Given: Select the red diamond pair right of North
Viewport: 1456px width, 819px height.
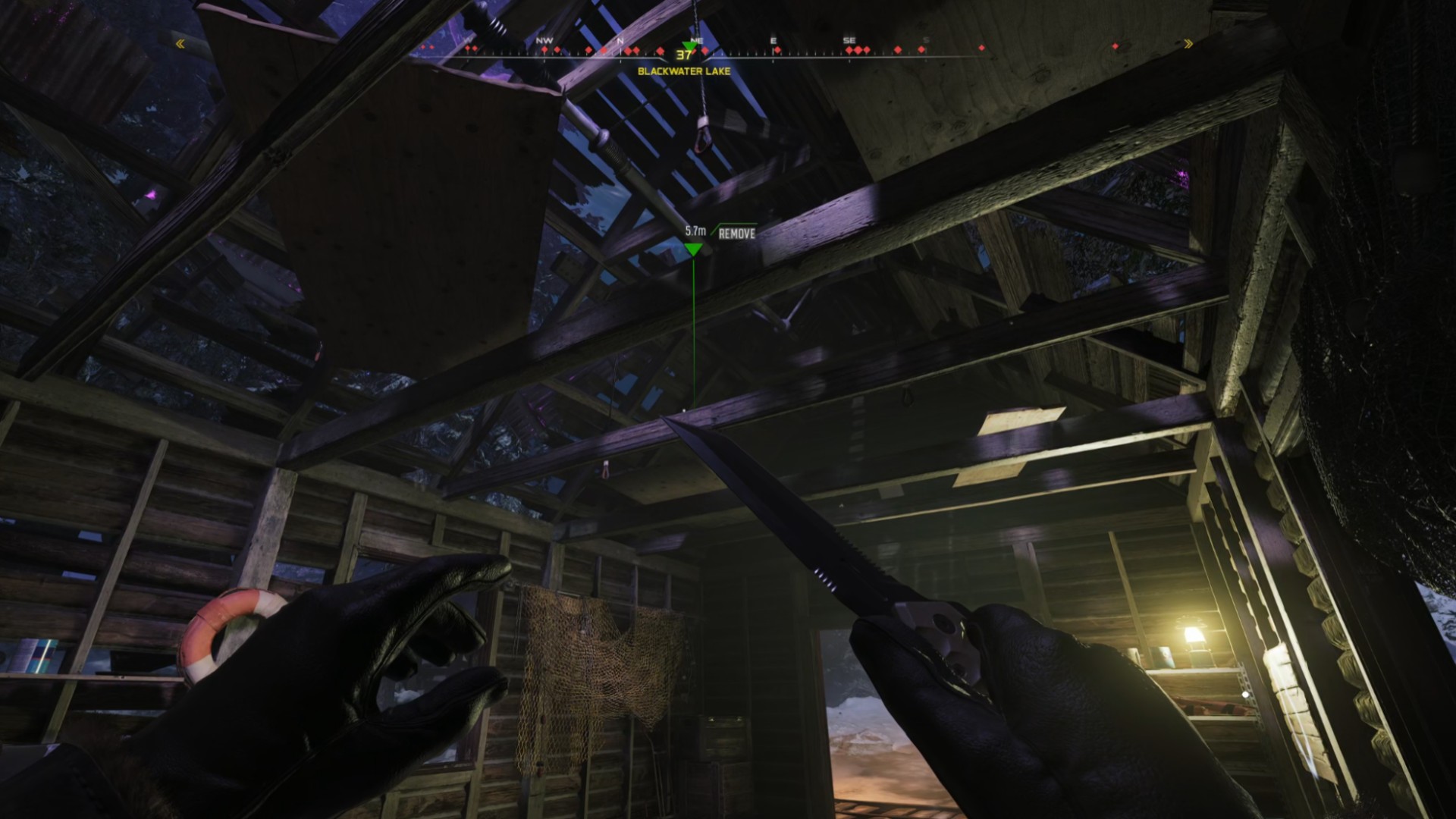Looking at the screenshot, I should 633,50.
